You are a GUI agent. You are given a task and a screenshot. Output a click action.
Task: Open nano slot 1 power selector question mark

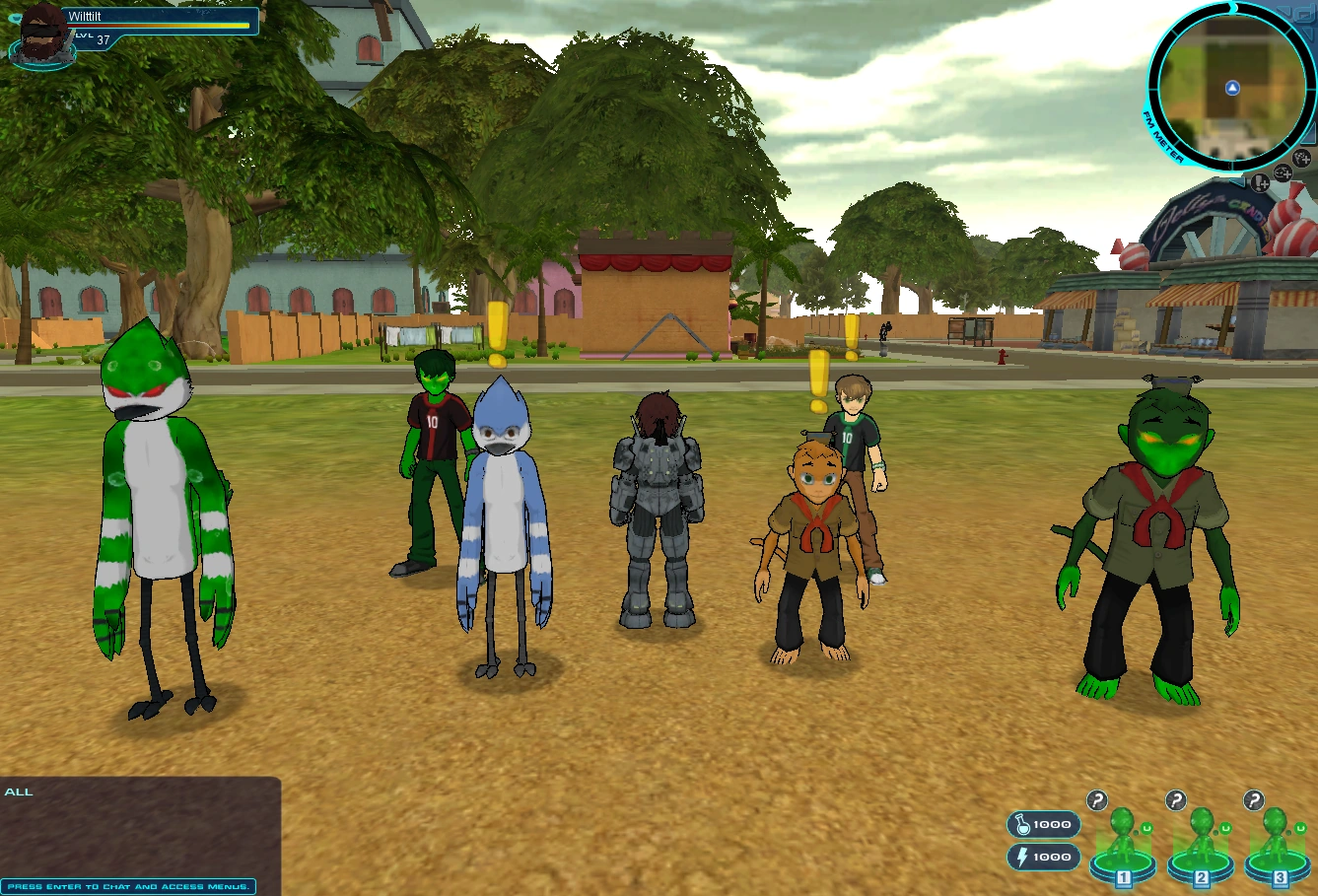pos(1097,799)
